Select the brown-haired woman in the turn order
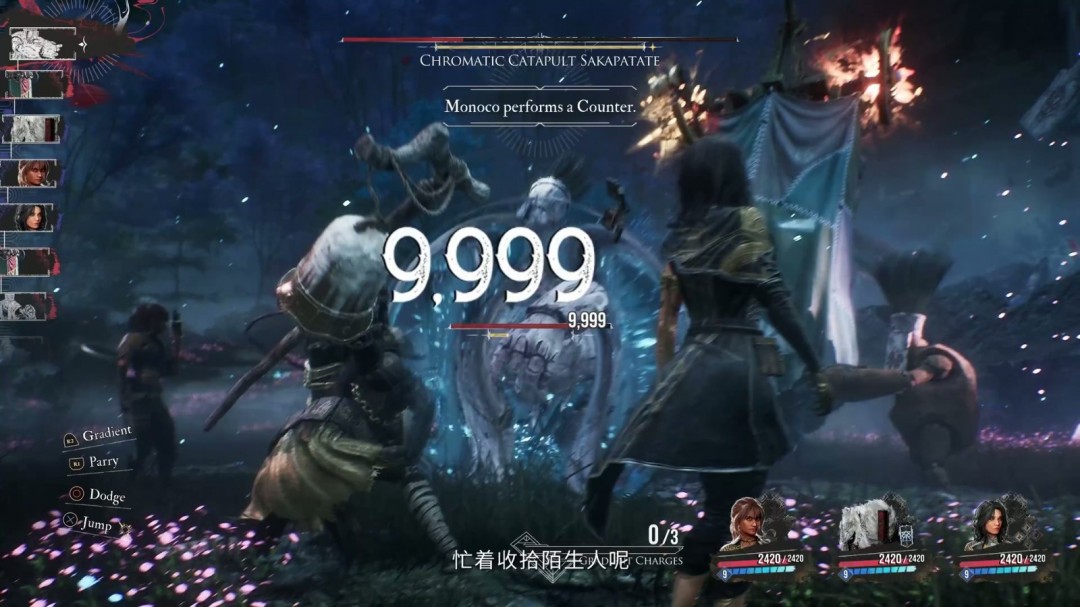Screen dimensions: 1080x607 coord(35,173)
